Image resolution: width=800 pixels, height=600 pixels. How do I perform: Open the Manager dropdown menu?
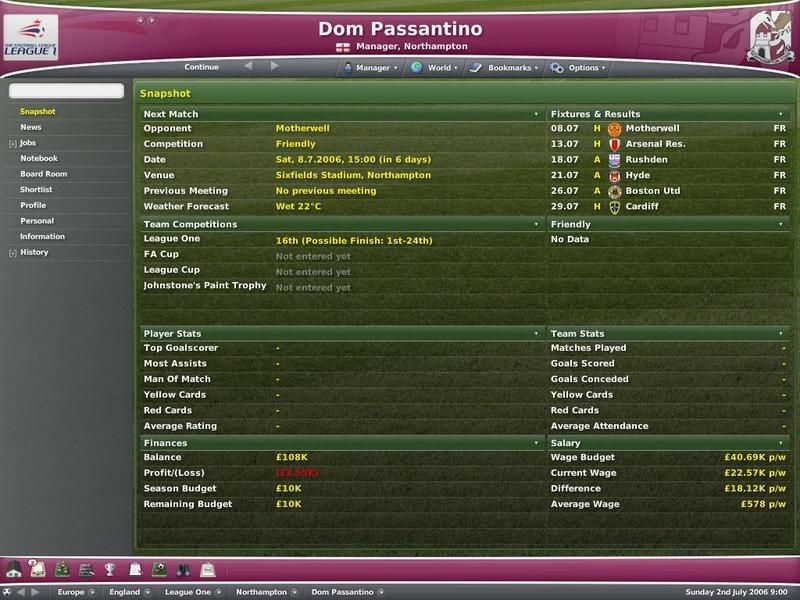point(372,68)
